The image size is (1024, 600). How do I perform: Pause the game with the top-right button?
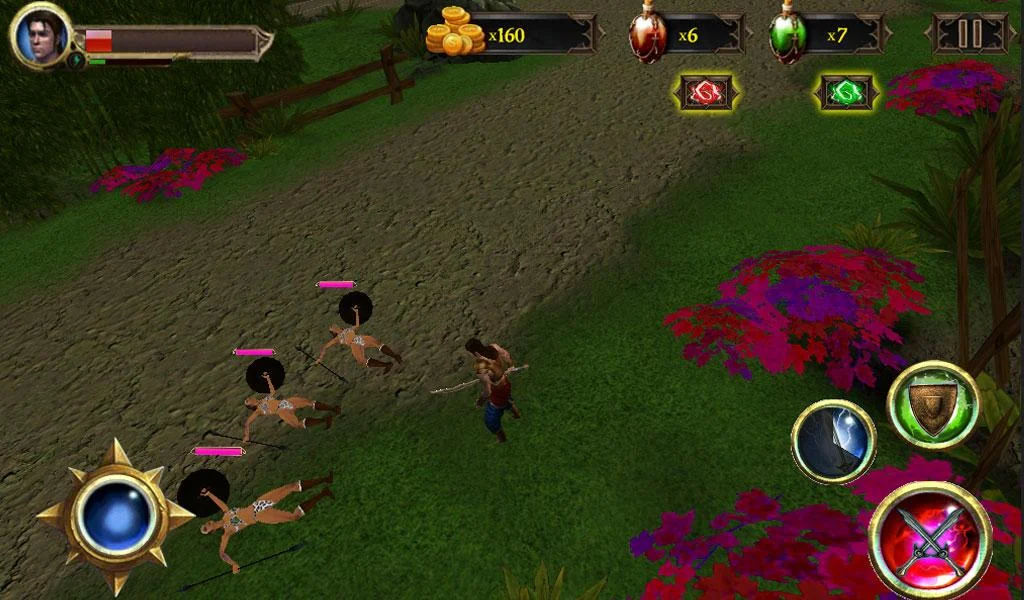[x=969, y=34]
